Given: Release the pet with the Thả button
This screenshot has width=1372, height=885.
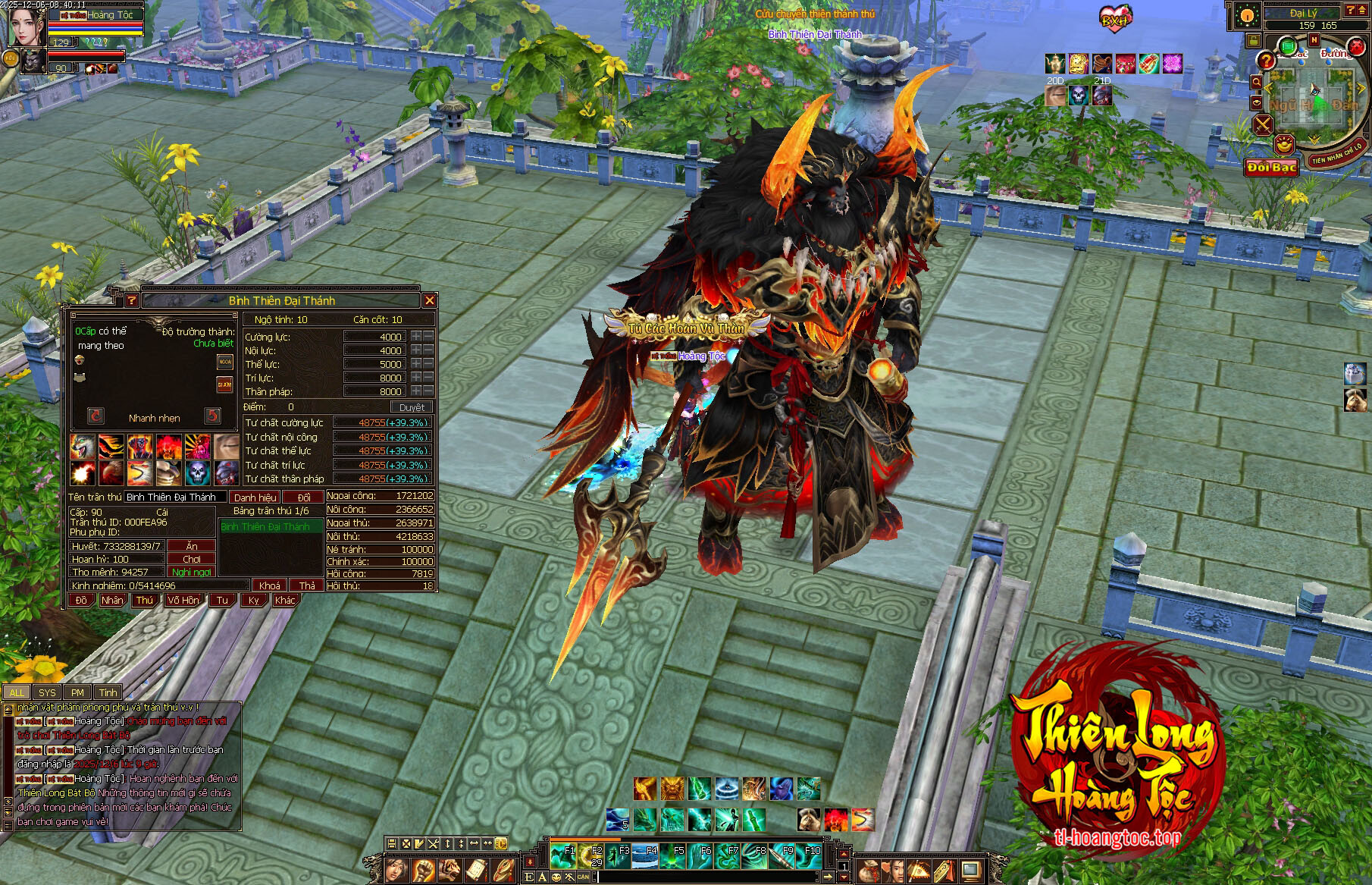Looking at the screenshot, I should pos(306,585).
